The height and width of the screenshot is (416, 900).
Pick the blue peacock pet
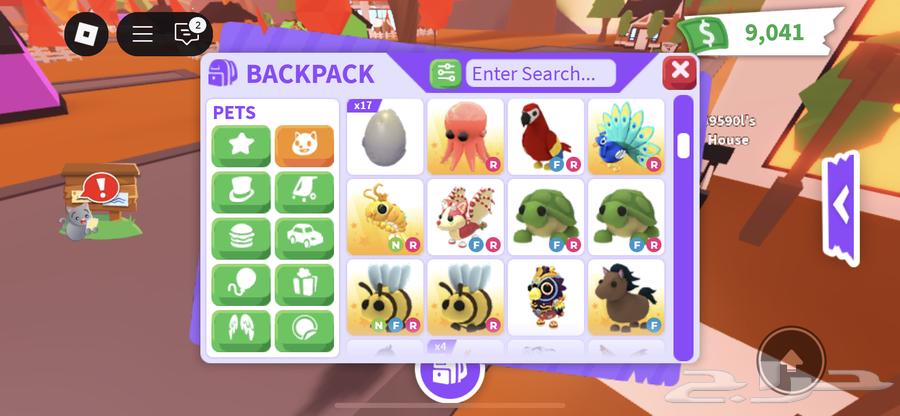(x=626, y=137)
